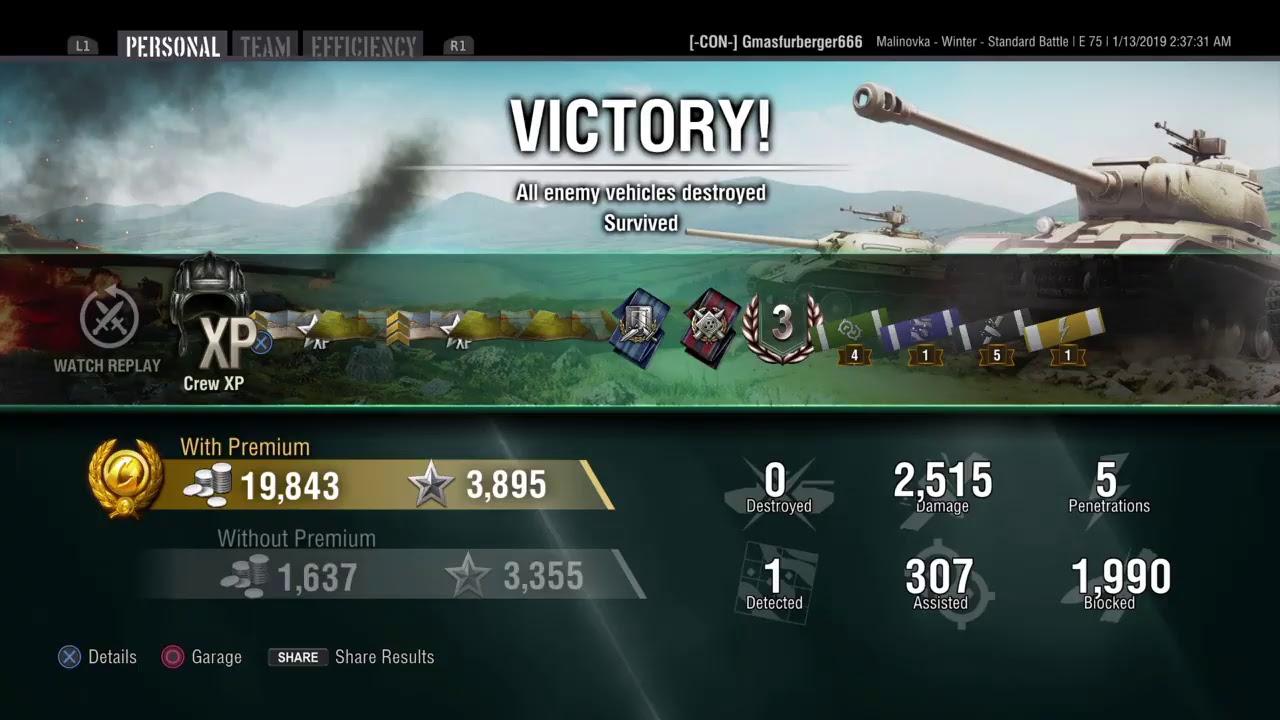The width and height of the screenshot is (1280, 720).
Task: Select the Personal results tab
Action: [172, 46]
